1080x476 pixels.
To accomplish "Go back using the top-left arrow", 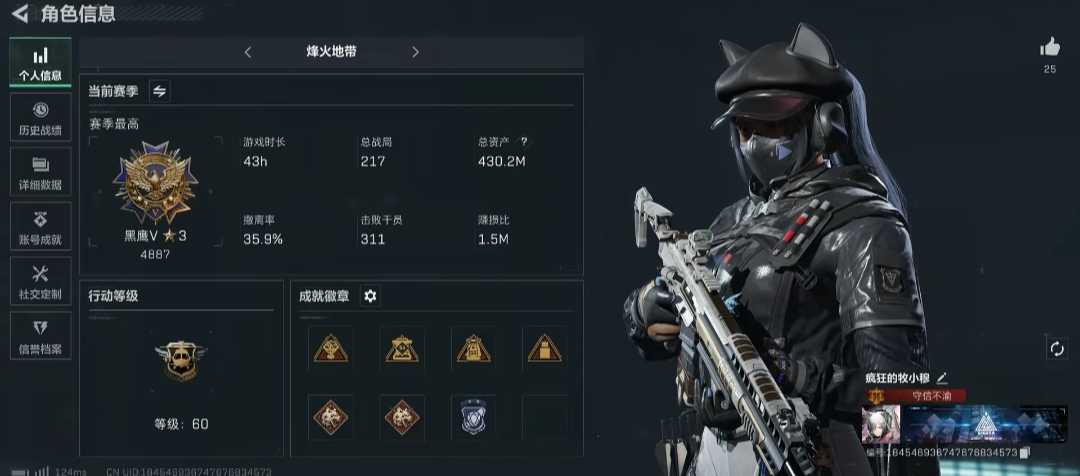I will 19,14.
